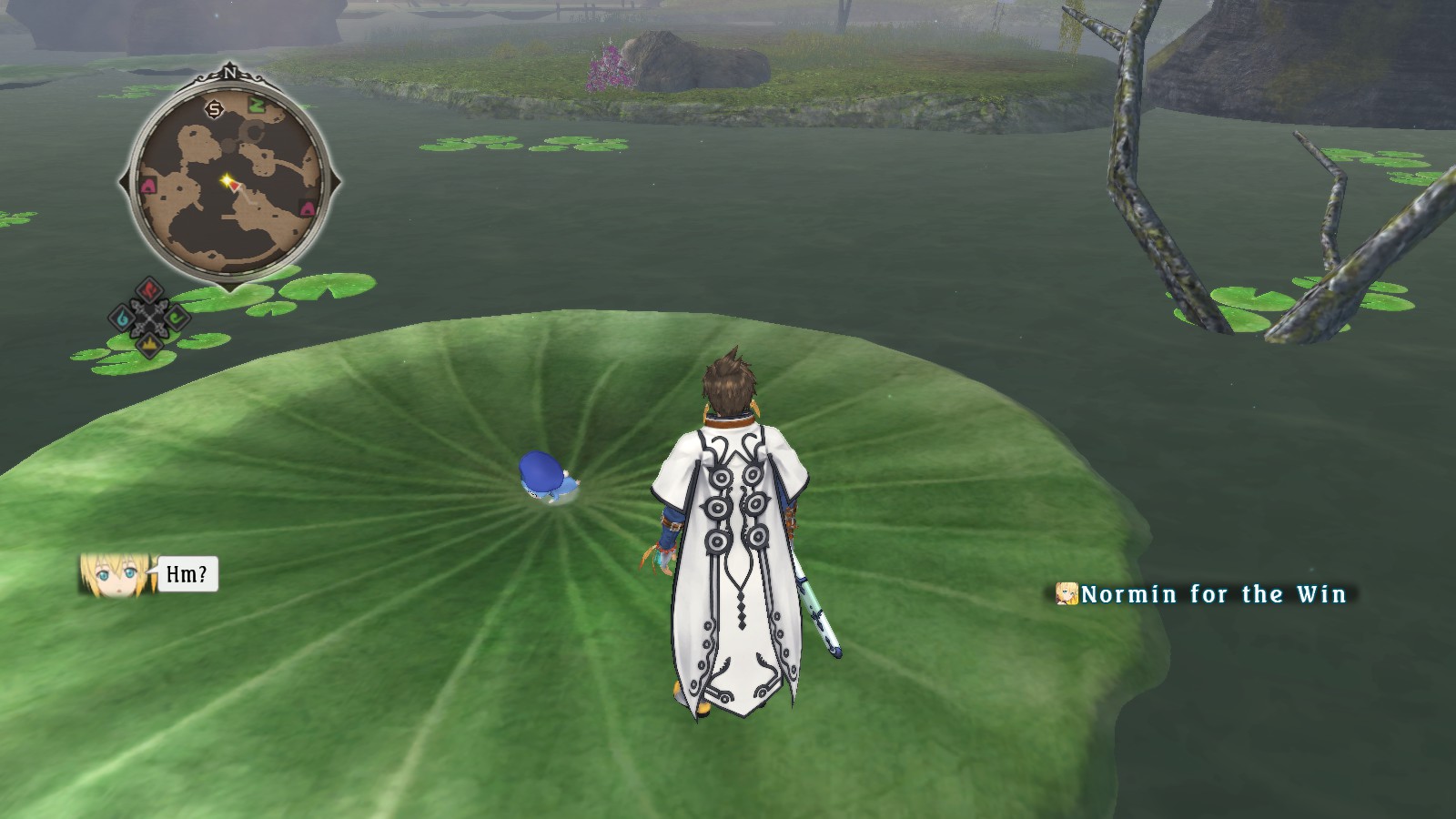Select the wind element icon on the elemental cross
This screenshot has height=819, width=1456.
pyautogui.click(x=177, y=318)
